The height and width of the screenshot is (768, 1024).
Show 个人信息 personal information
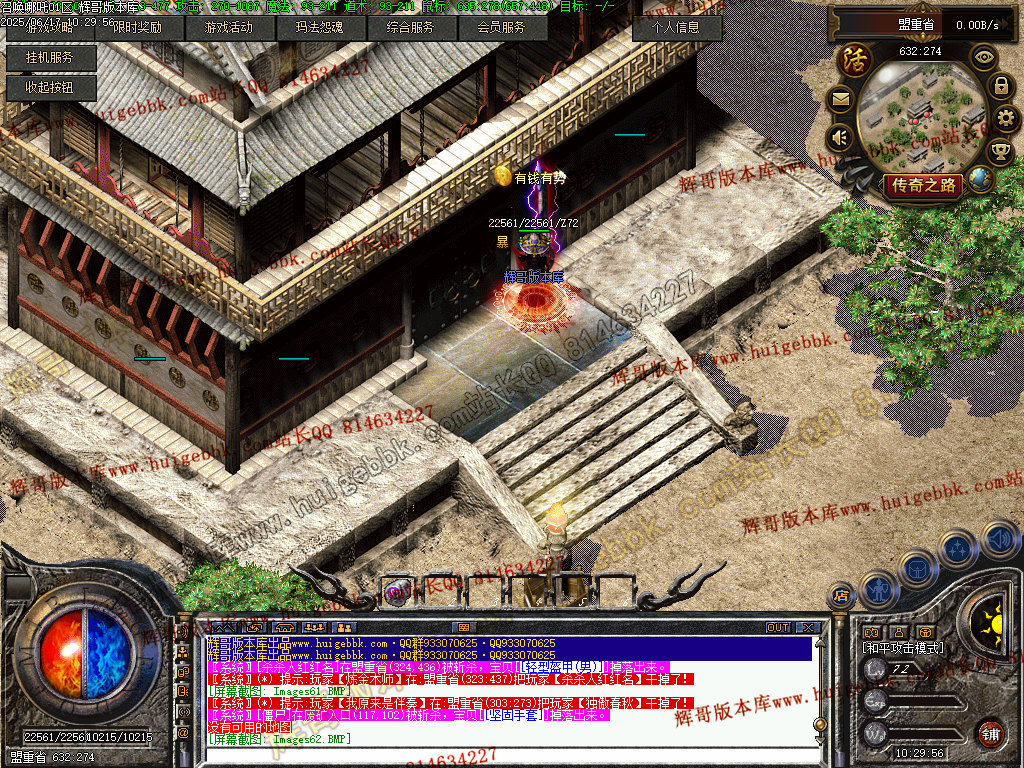(x=677, y=28)
